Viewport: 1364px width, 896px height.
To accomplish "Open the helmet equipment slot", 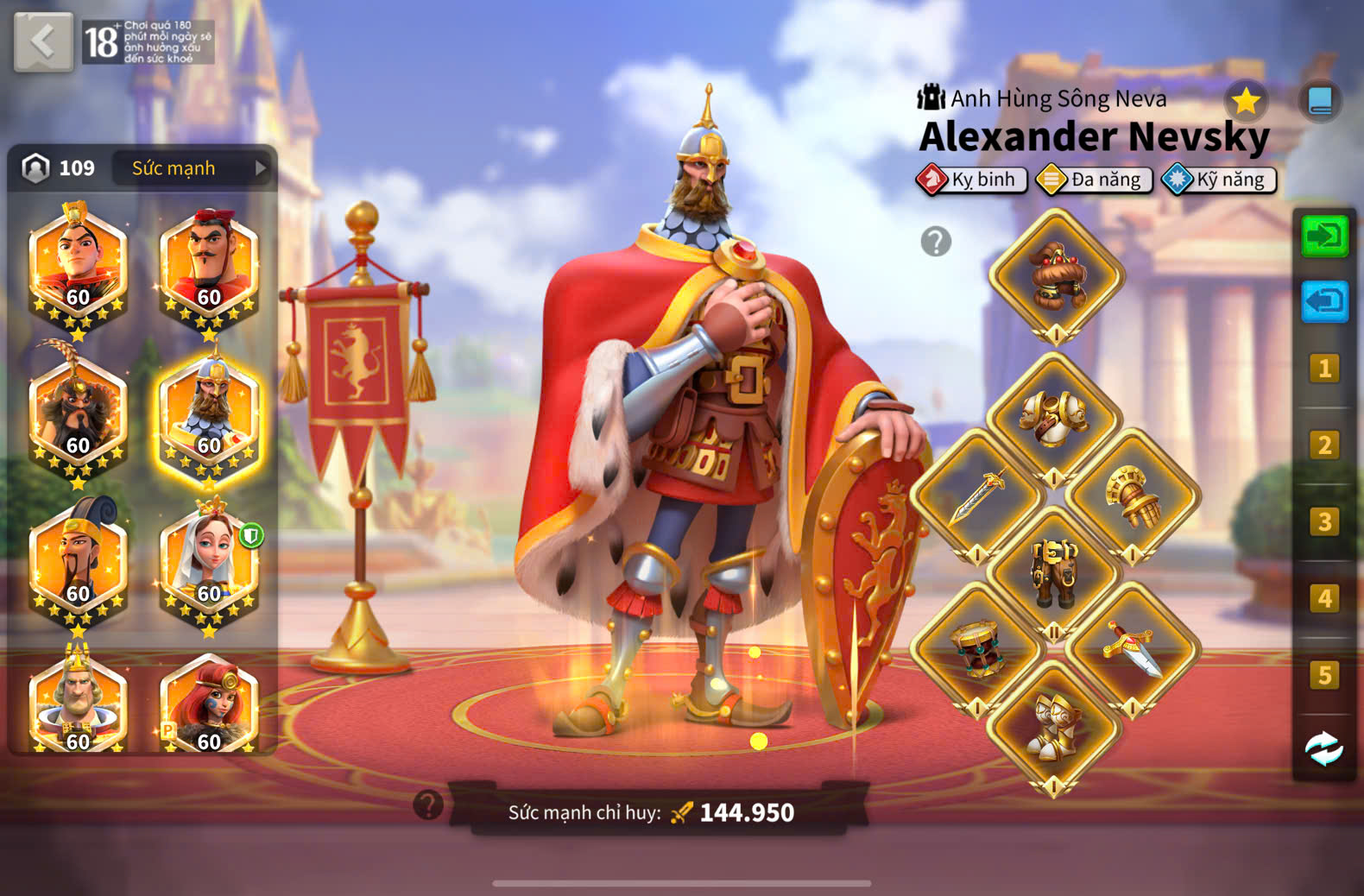I will (1056, 276).
